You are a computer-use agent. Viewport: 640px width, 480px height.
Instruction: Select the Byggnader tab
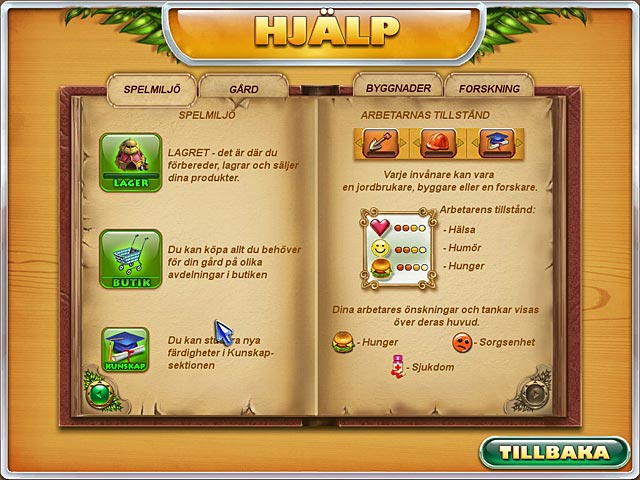pyautogui.click(x=397, y=88)
